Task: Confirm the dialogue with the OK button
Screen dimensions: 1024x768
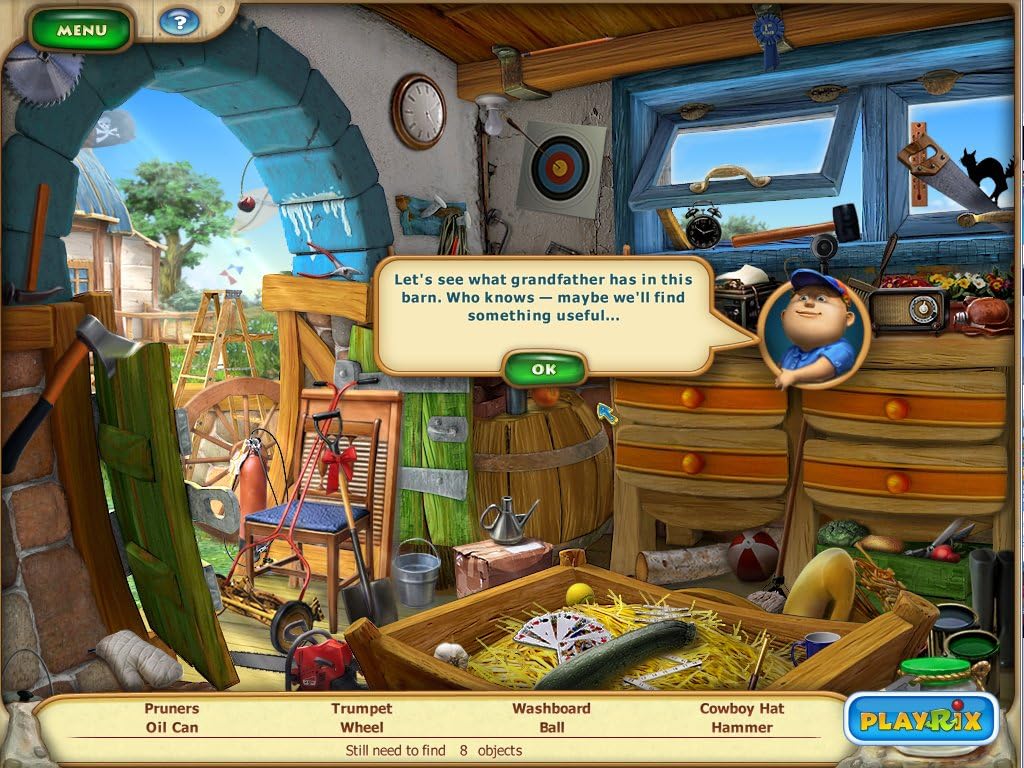Action: [x=544, y=369]
